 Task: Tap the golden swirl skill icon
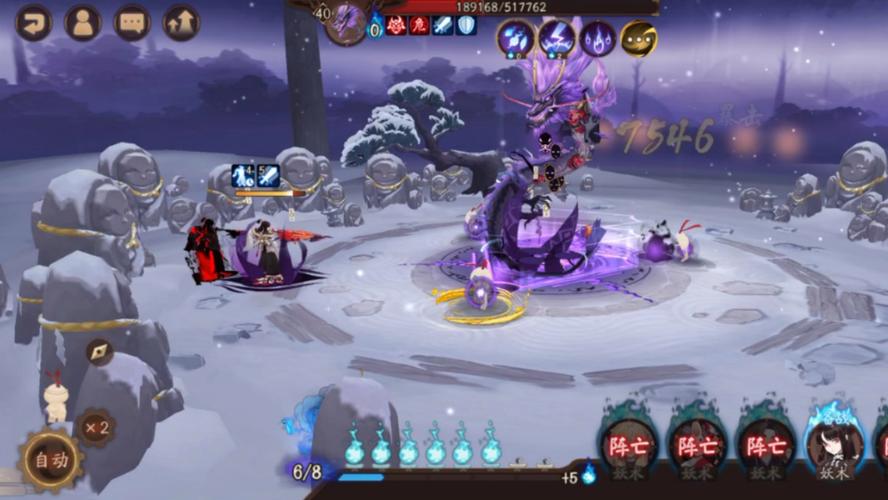(638, 39)
